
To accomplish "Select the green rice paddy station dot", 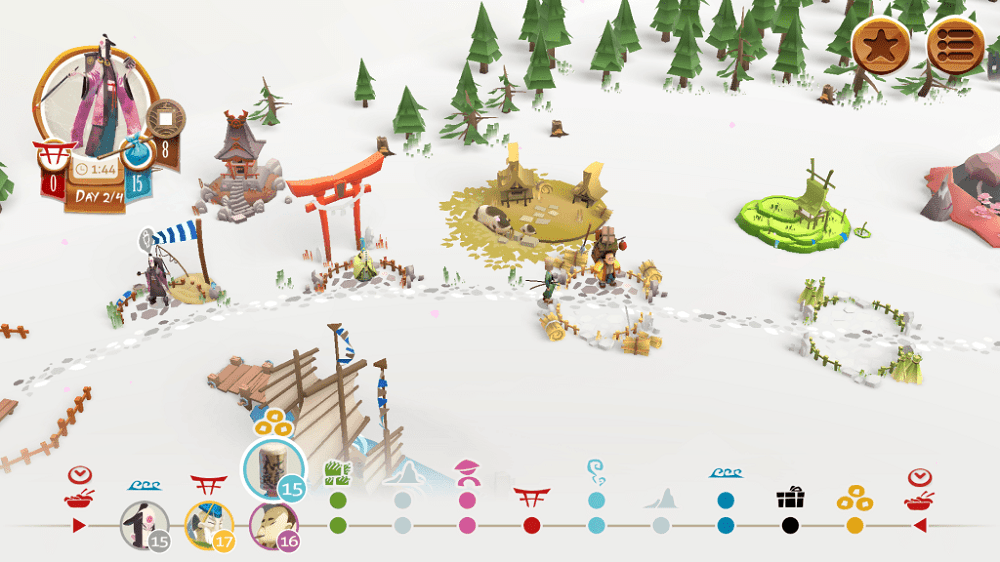I will click(x=338, y=525).
